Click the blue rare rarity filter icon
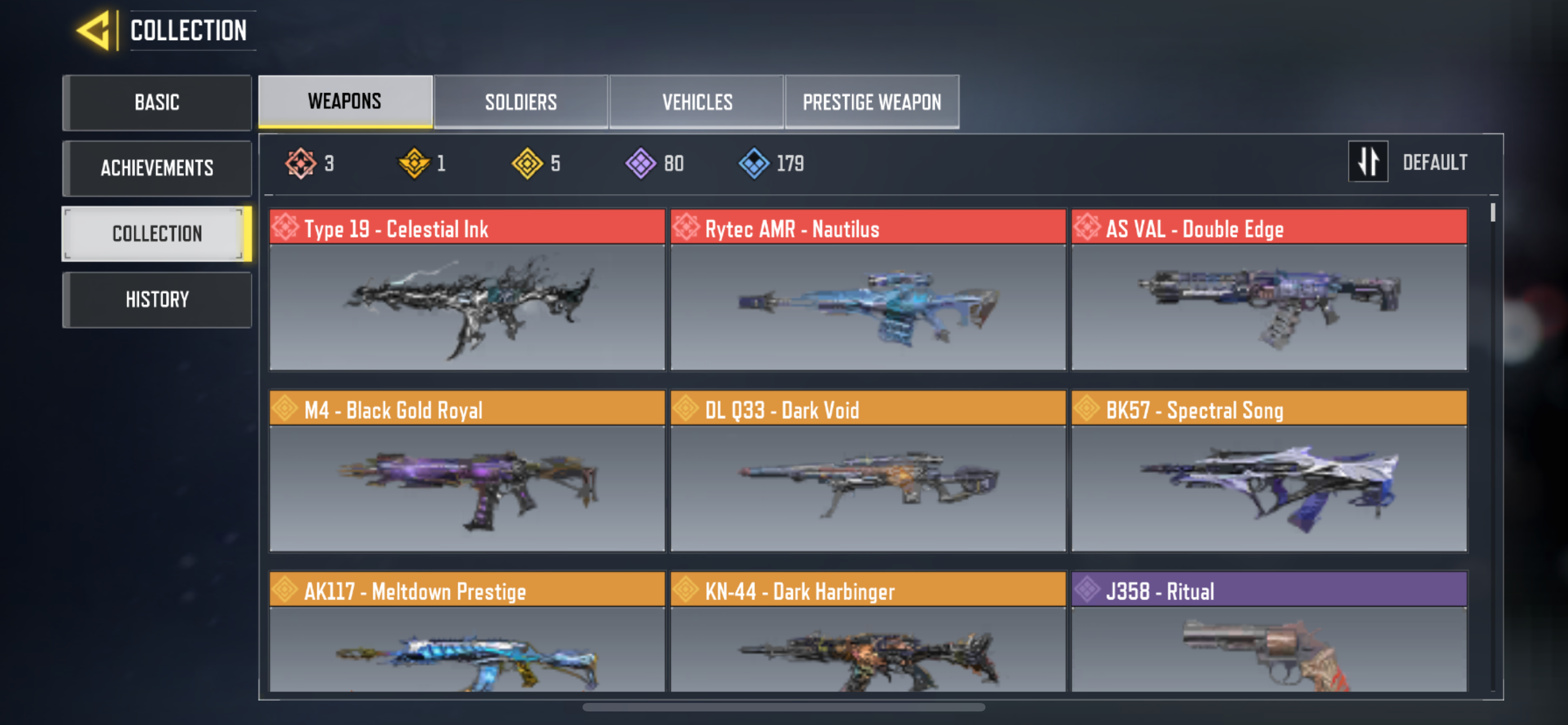The height and width of the screenshot is (725, 1568). point(755,163)
